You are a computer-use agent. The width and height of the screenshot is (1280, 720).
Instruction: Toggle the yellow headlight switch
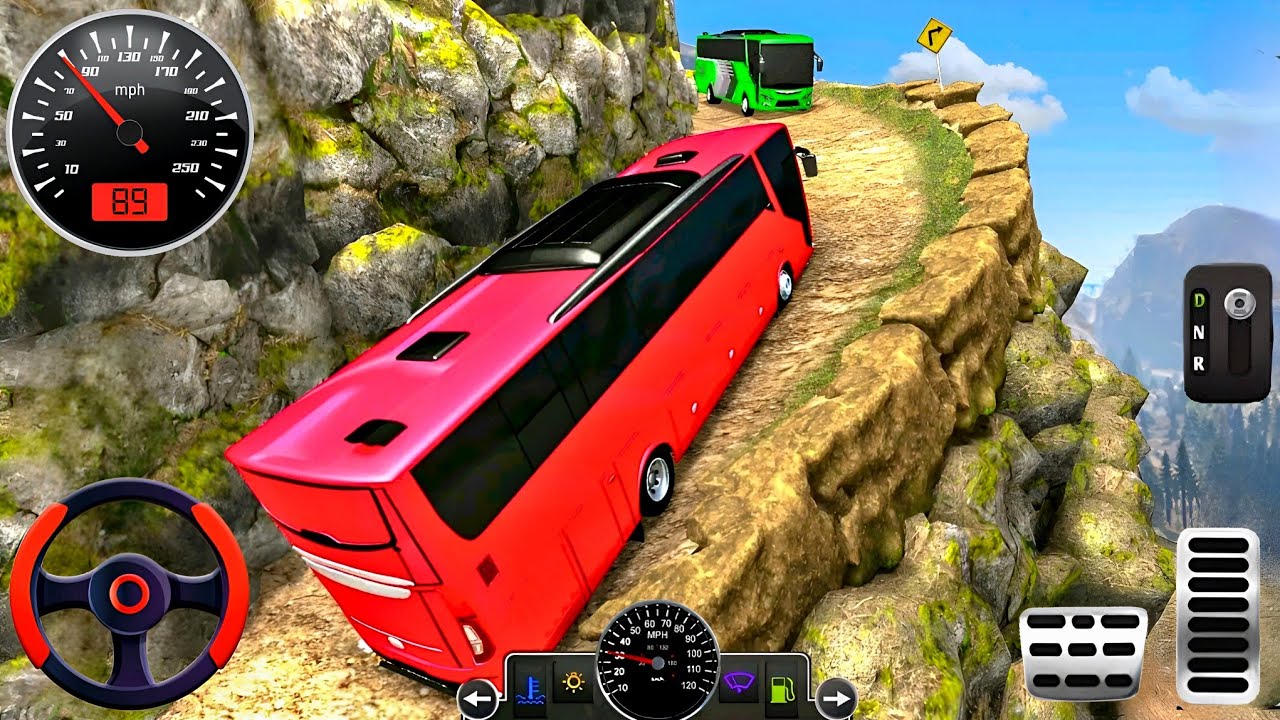(x=573, y=684)
